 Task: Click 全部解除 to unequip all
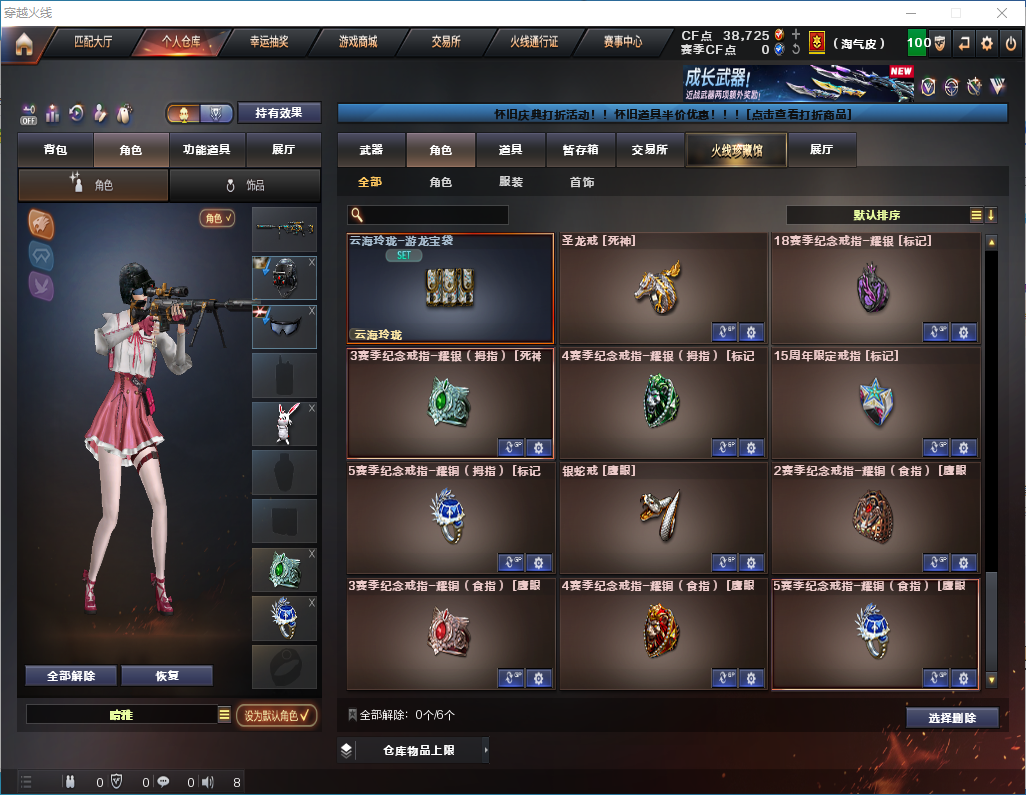pos(70,676)
